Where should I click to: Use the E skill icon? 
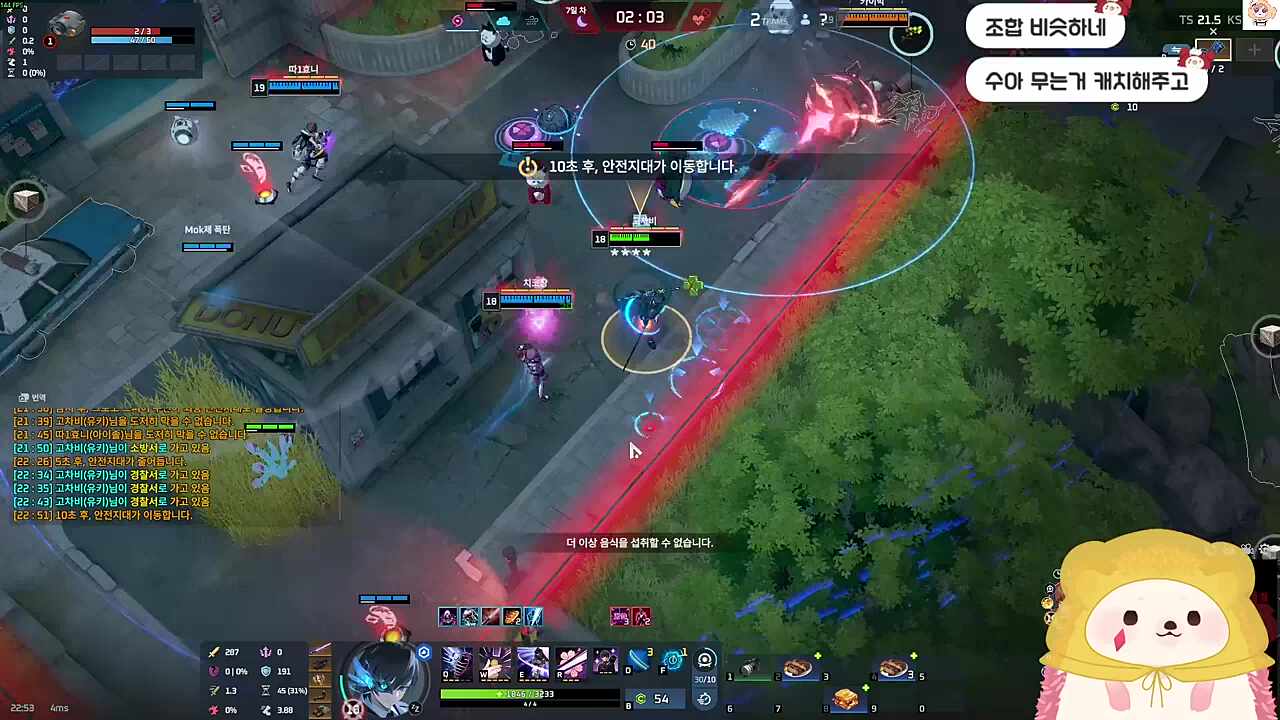click(532, 661)
